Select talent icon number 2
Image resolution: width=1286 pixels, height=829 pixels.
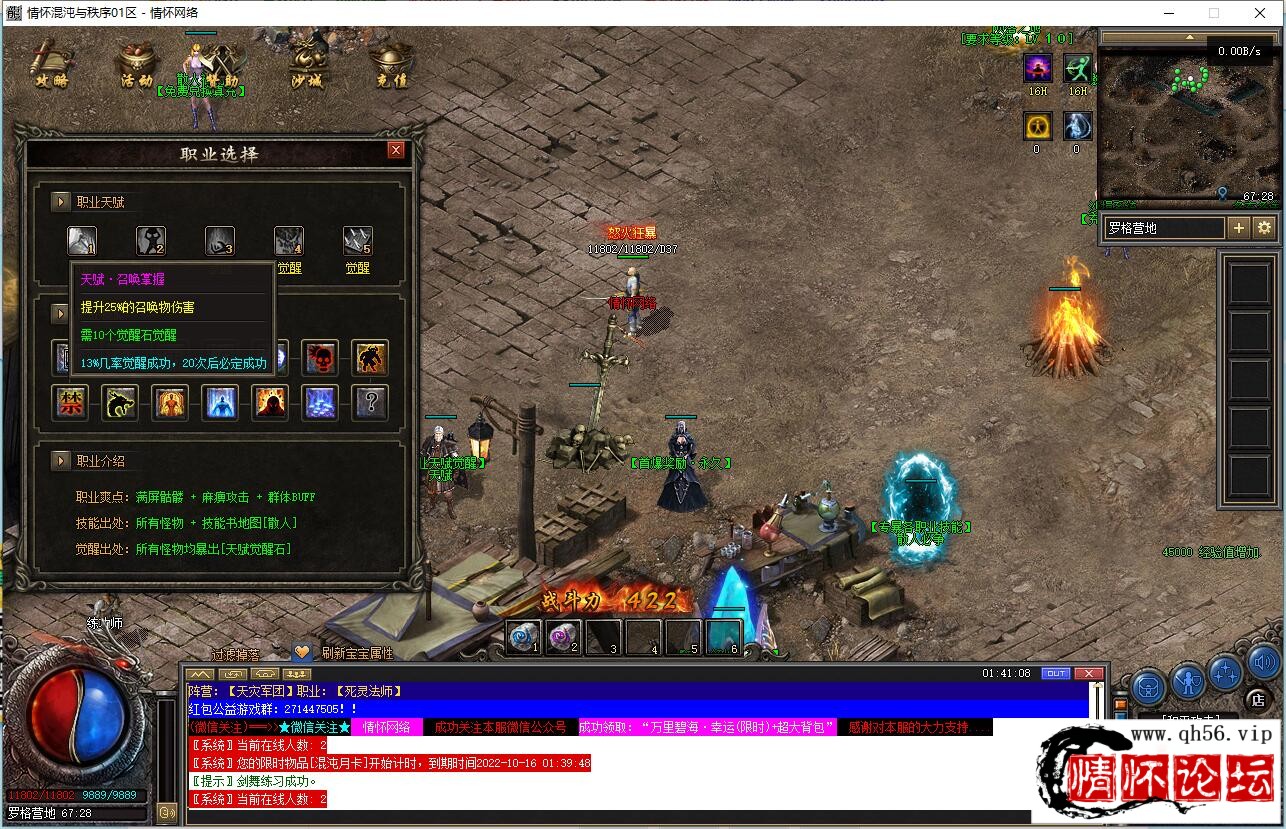coord(151,241)
